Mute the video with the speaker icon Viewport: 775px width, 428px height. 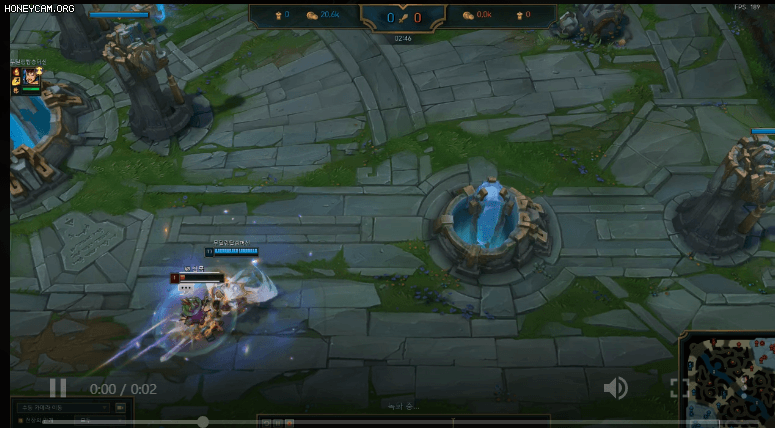pyautogui.click(x=615, y=388)
